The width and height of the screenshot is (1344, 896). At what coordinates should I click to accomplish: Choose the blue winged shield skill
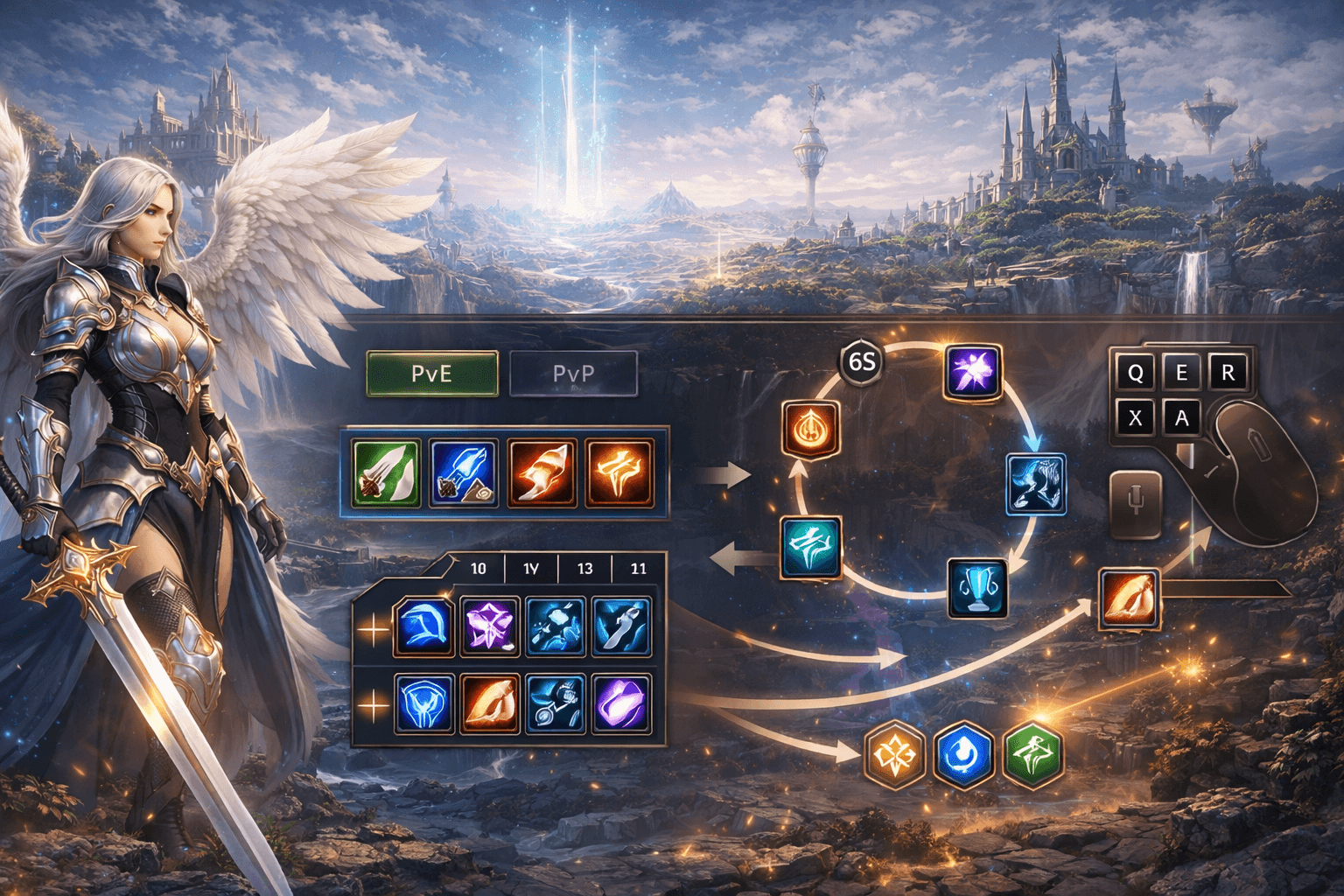pyautogui.click(x=424, y=703)
